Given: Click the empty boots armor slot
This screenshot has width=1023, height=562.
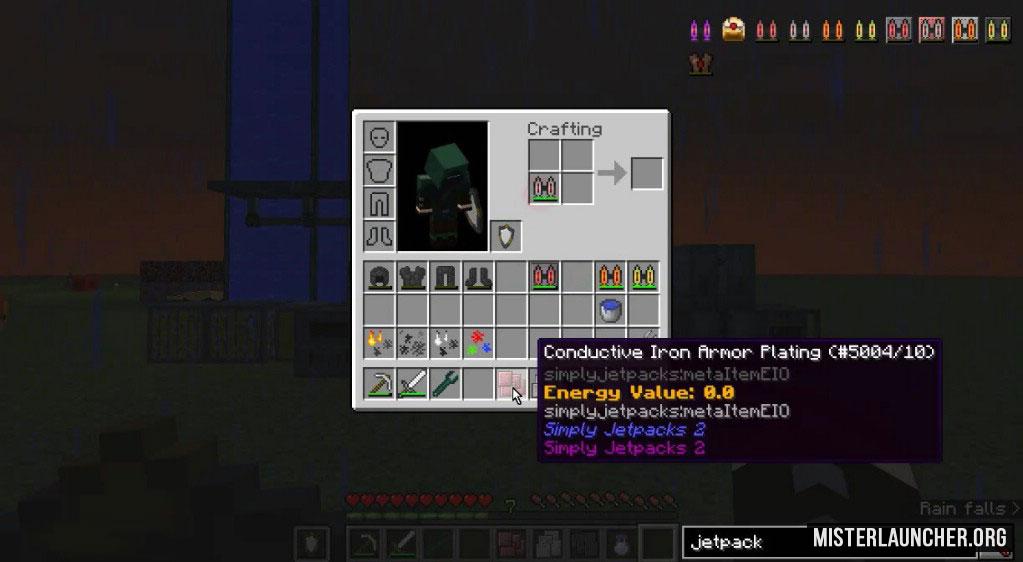Looking at the screenshot, I should pos(380,236).
